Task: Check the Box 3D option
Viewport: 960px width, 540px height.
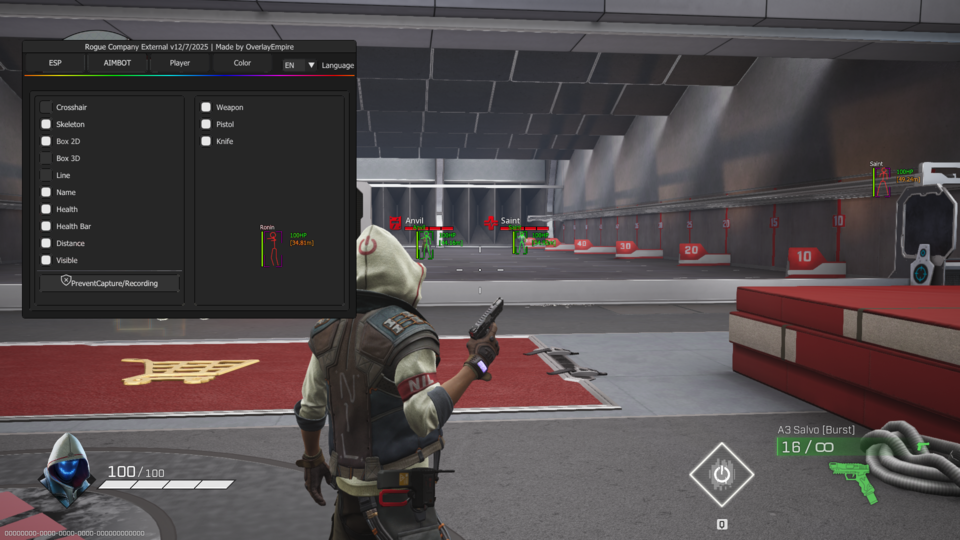Action: tap(46, 158)
